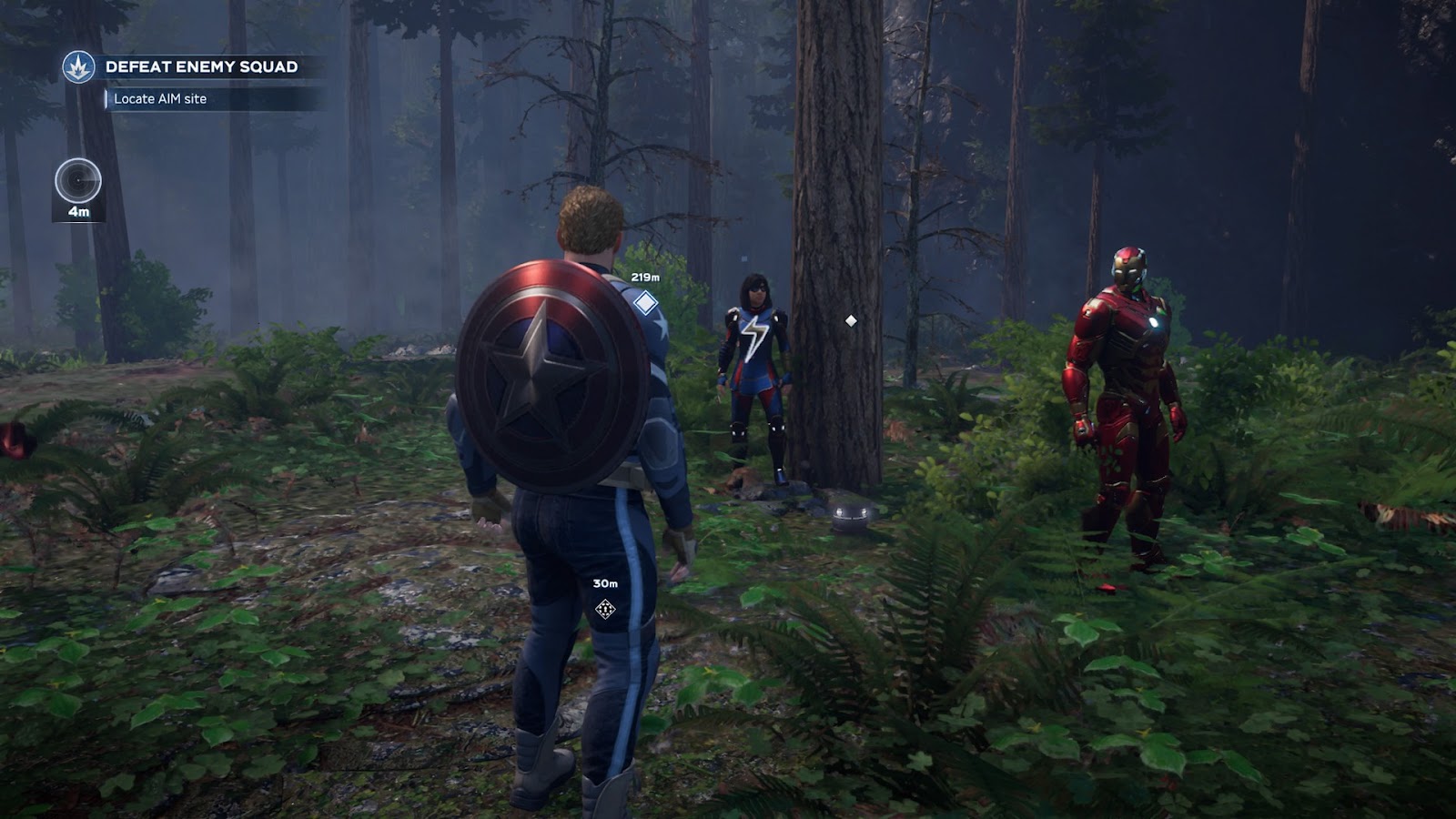This screenshot has height=819, width=1456.
Task: Select the 219m diamond waypoint marker
Action: 645,302
